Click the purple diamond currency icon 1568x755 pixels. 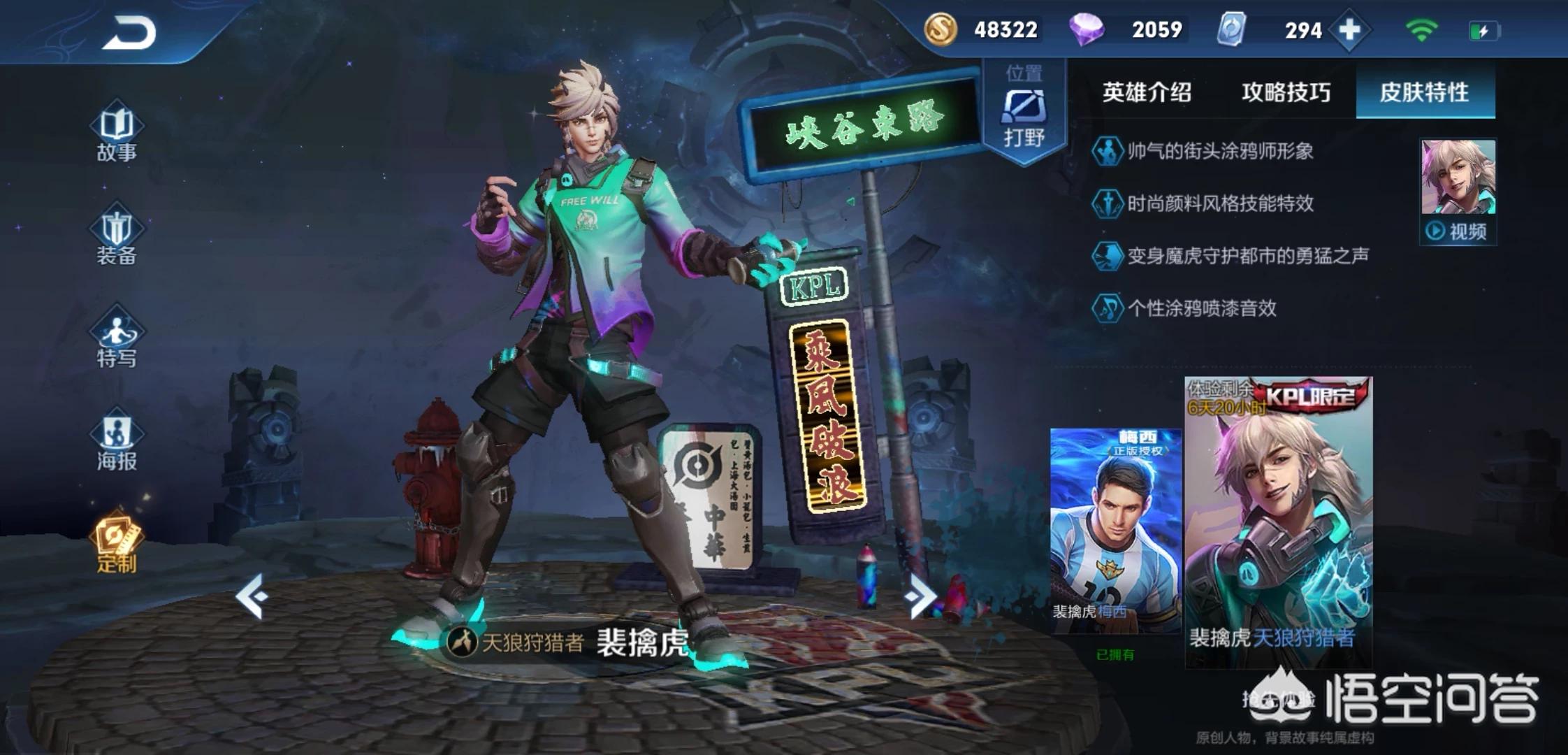pyautogui.click(x=1086, y=29)
